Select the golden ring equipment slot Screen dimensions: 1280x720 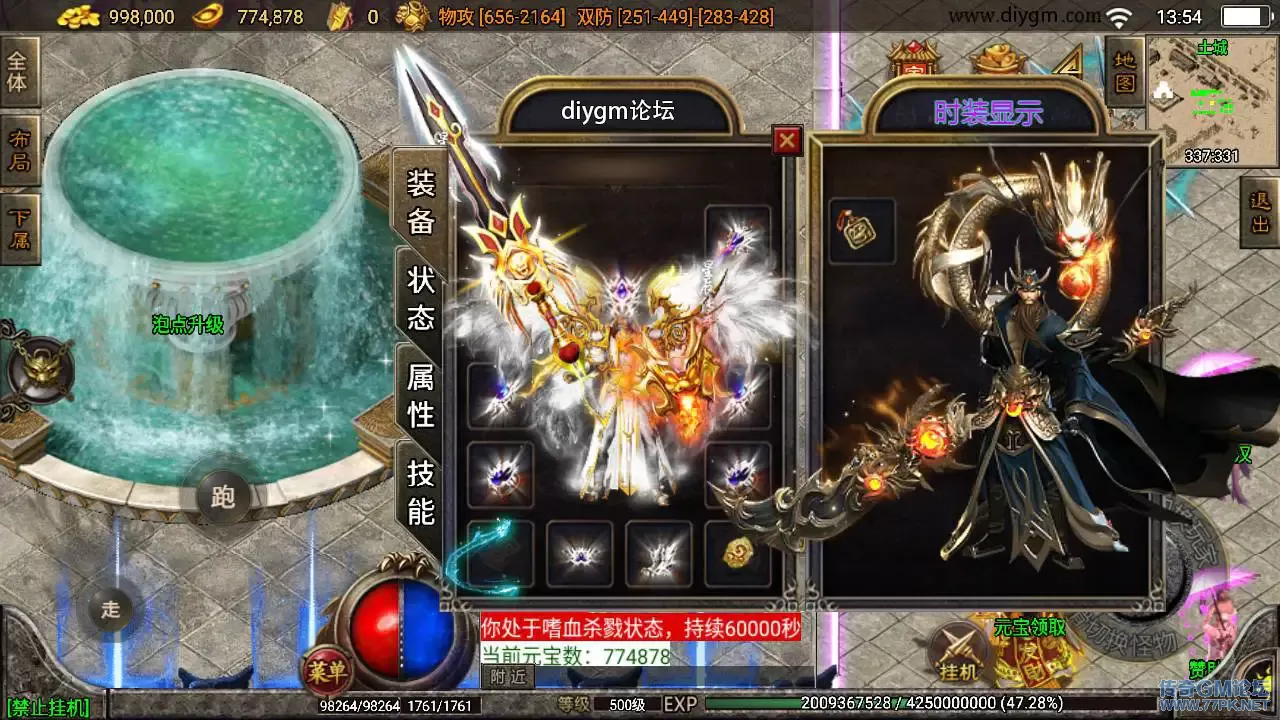pos(738,553)
